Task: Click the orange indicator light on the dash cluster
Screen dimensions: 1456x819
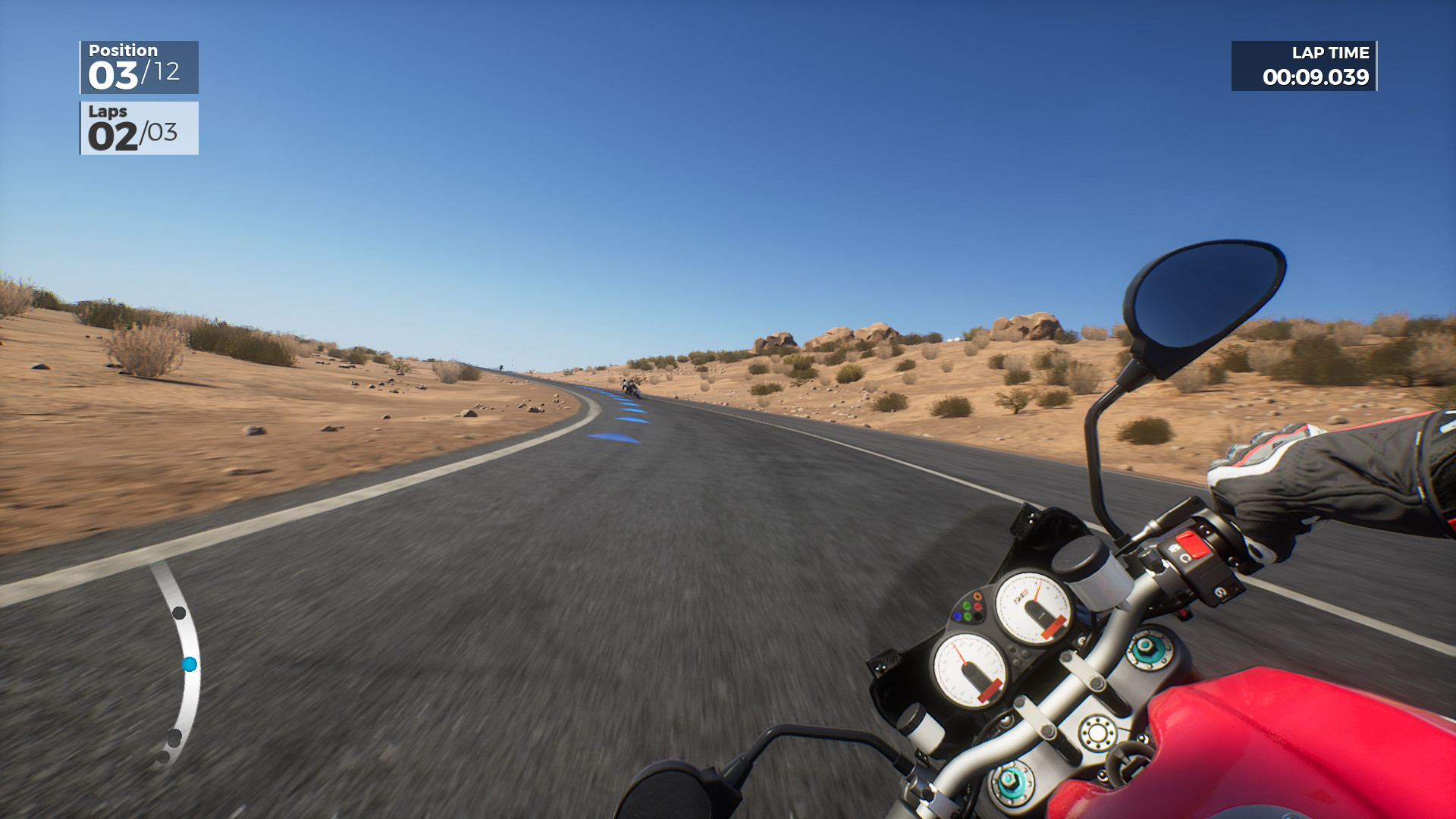Action: [x=977, y=595]
